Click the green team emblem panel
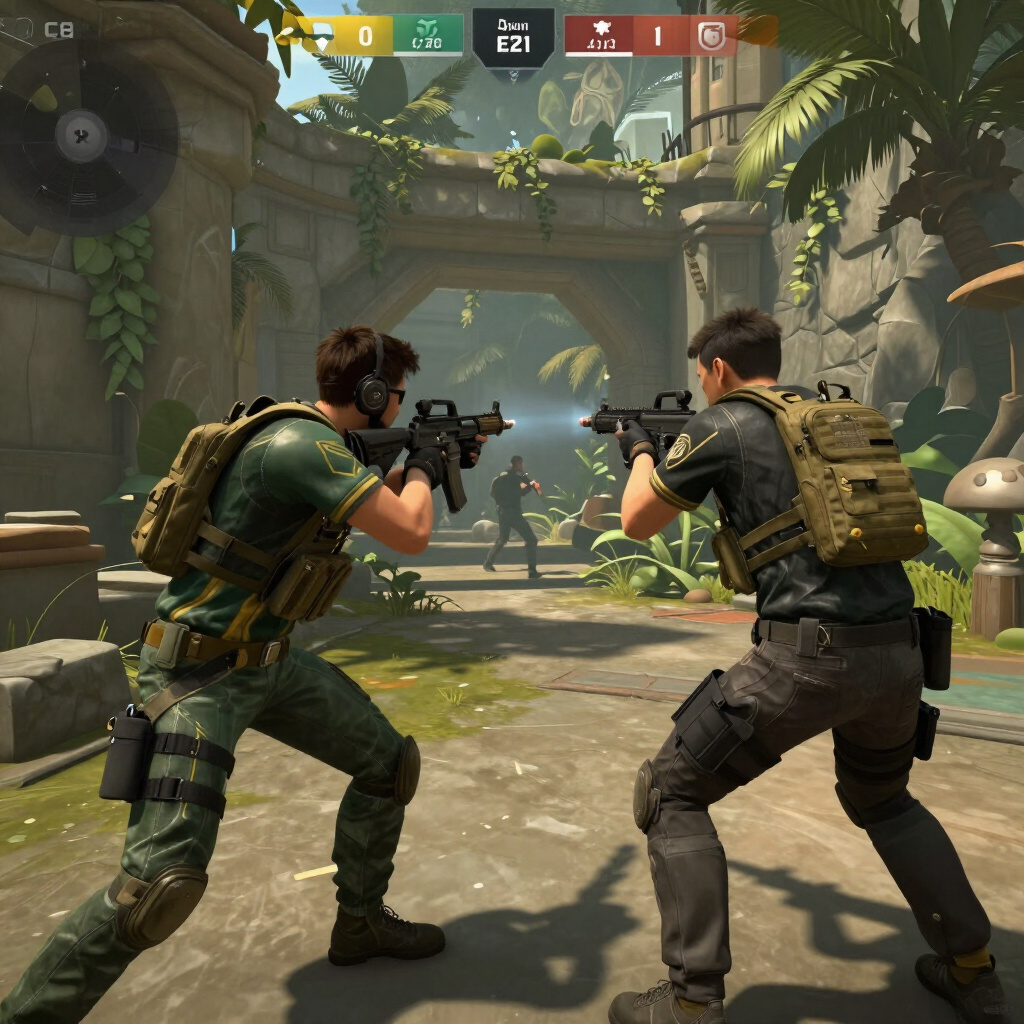The width and height of the screenshot is (1024, 1024). [428, 36]
